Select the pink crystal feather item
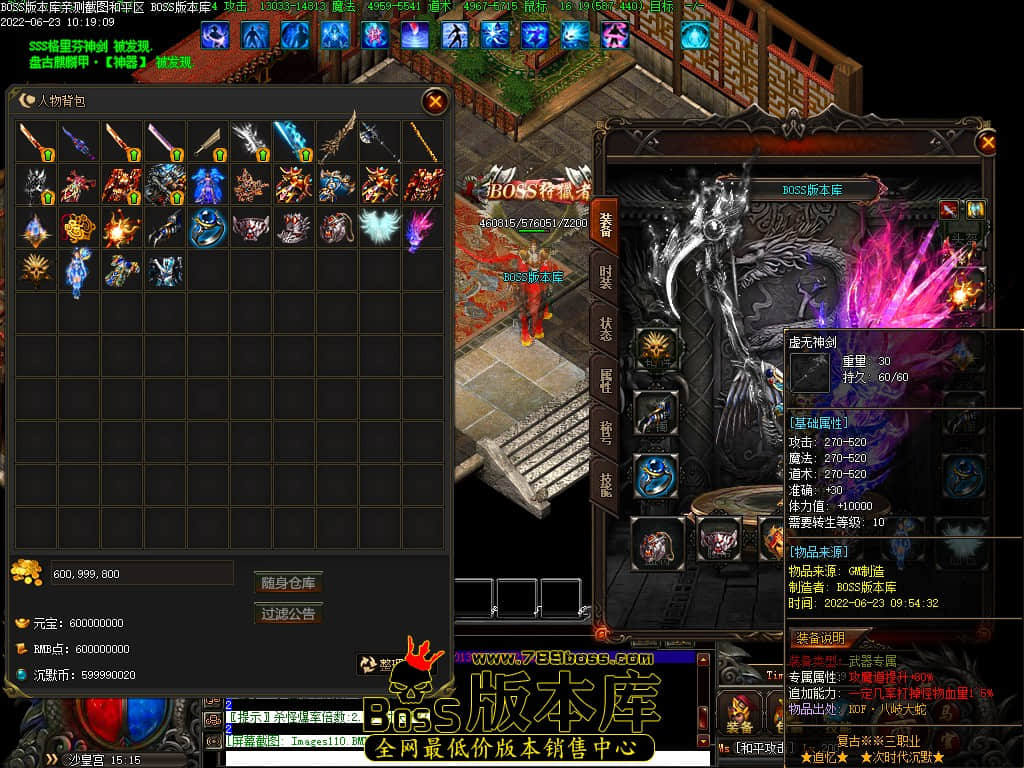The height and width of the screenshot is (768, 1024). pos(423,228)
